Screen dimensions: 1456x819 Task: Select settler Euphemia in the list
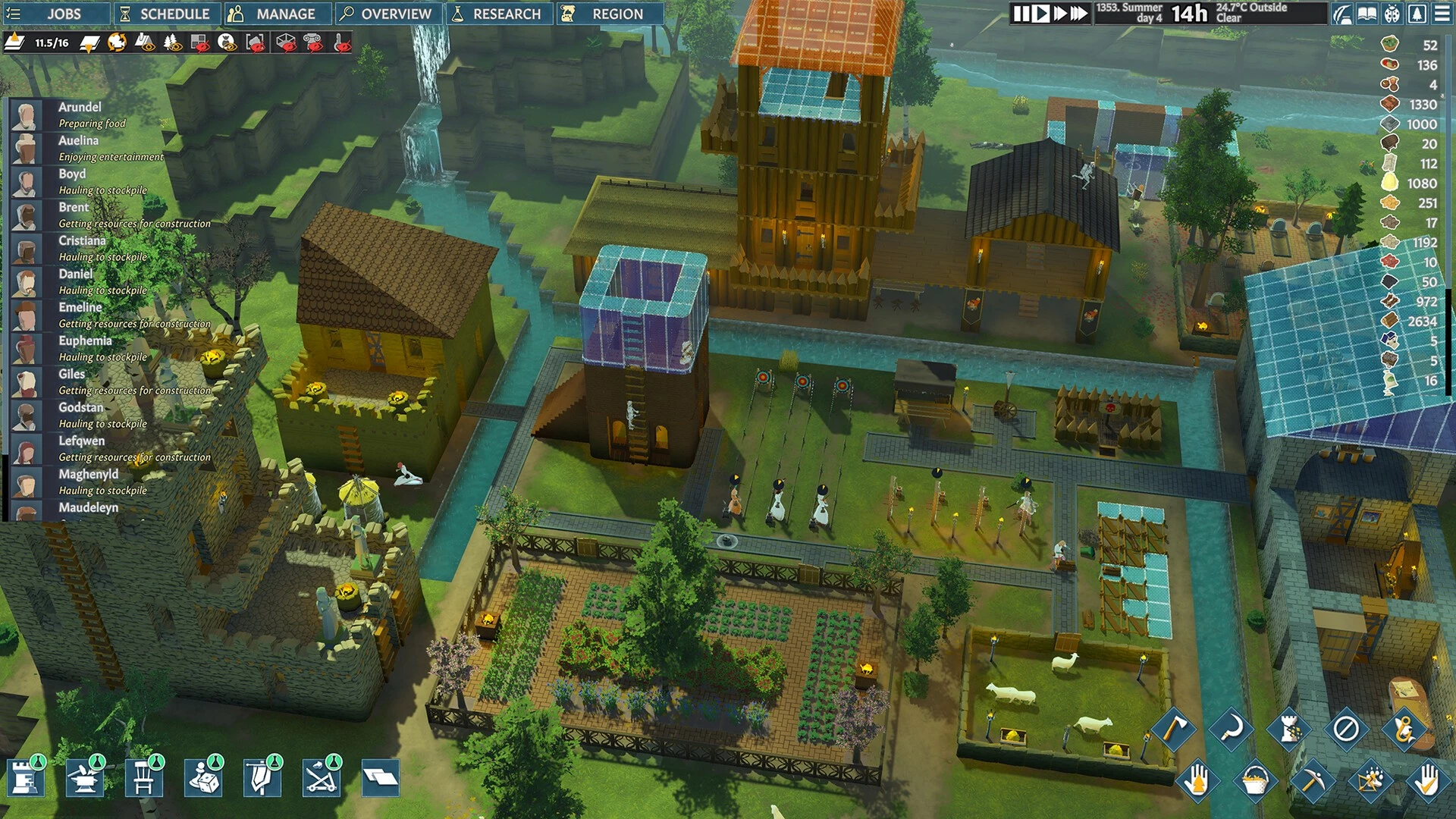[85, 340]
